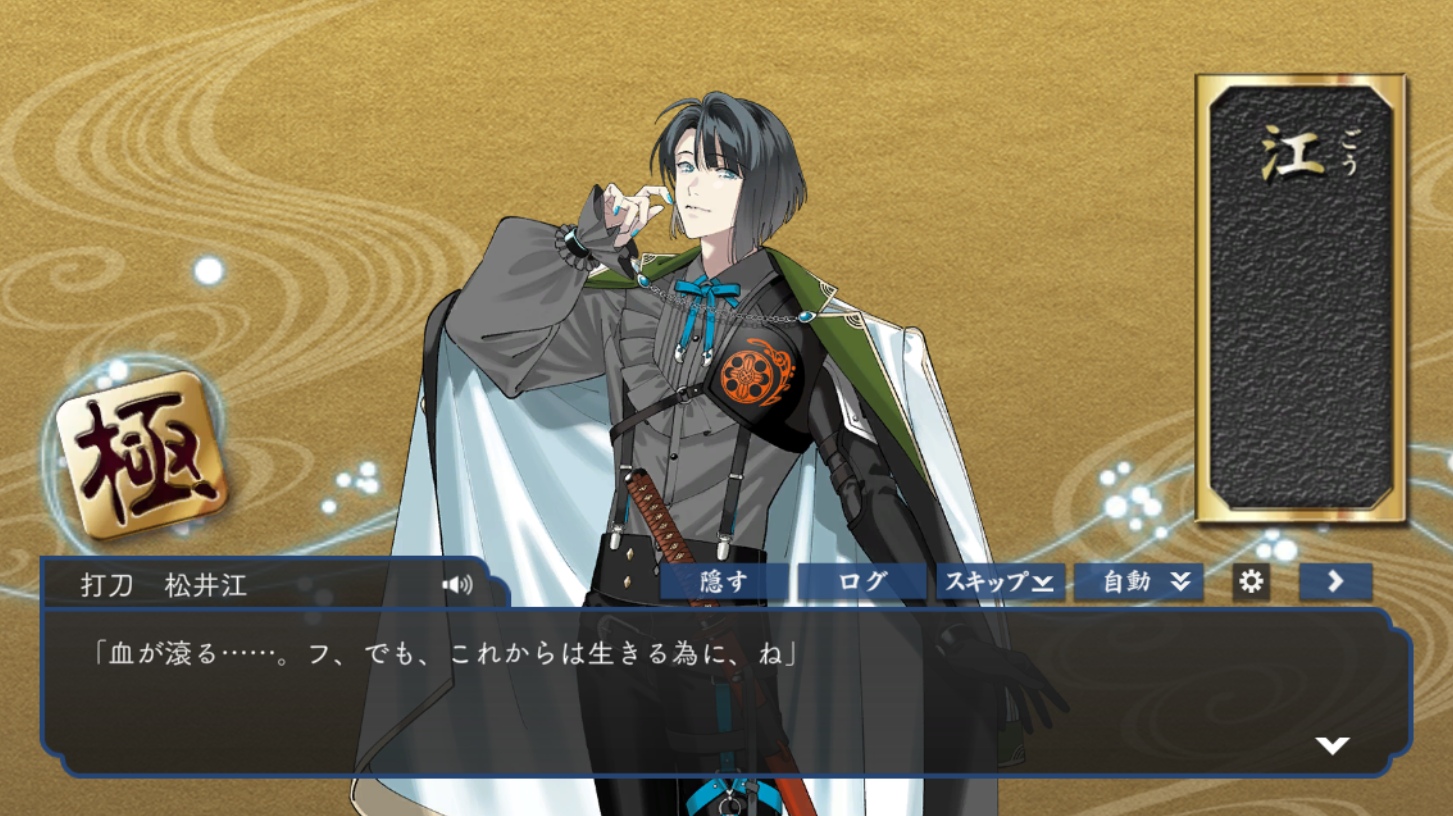Toggle 自動 auto-advance mode
This screenshot has height=816, width=1453.
click(1138, 582)
